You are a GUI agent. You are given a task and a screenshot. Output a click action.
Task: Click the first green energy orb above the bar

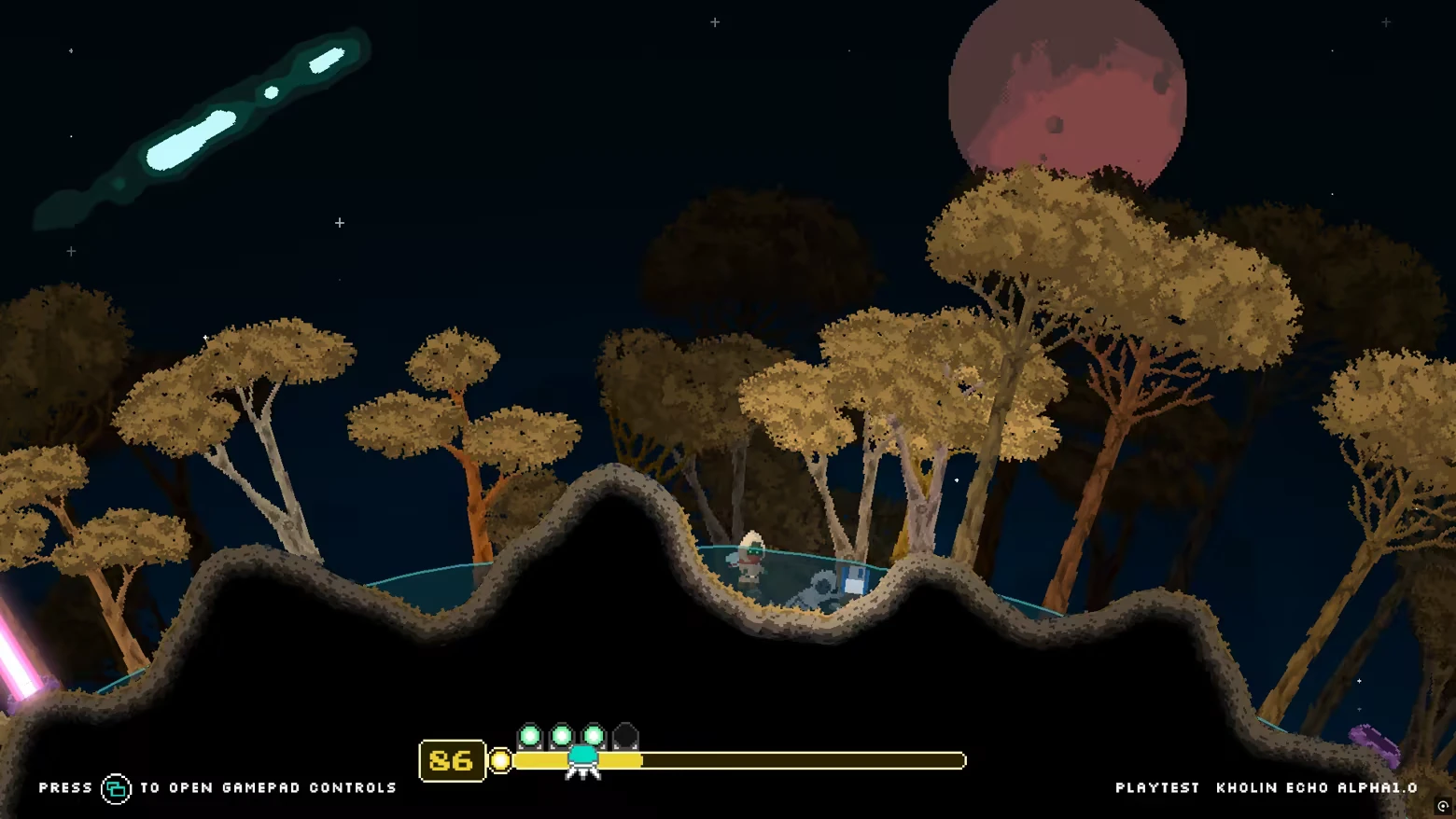[x=529, y=734]
